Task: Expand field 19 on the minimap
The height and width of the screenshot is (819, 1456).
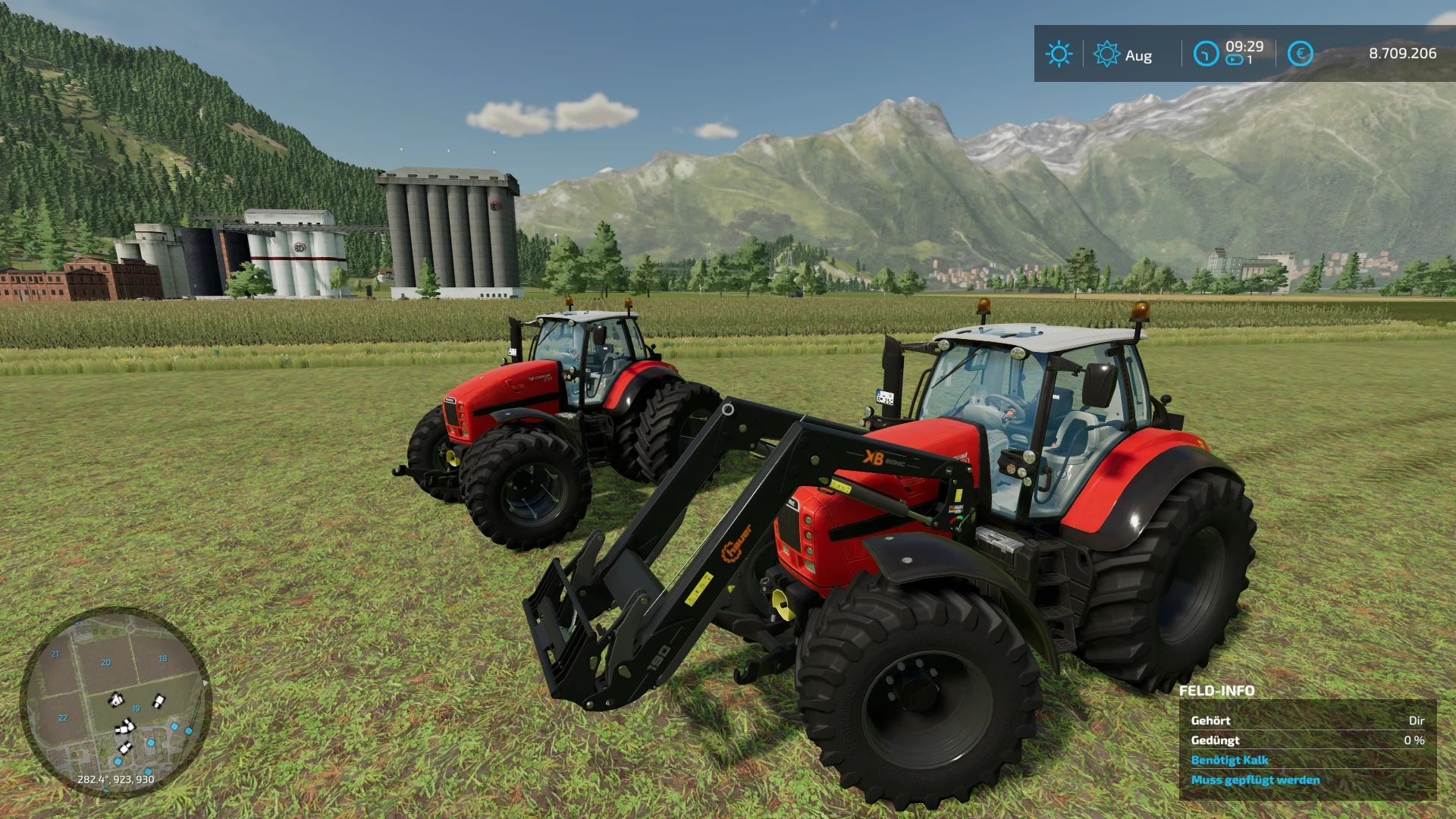Action: 136,708
